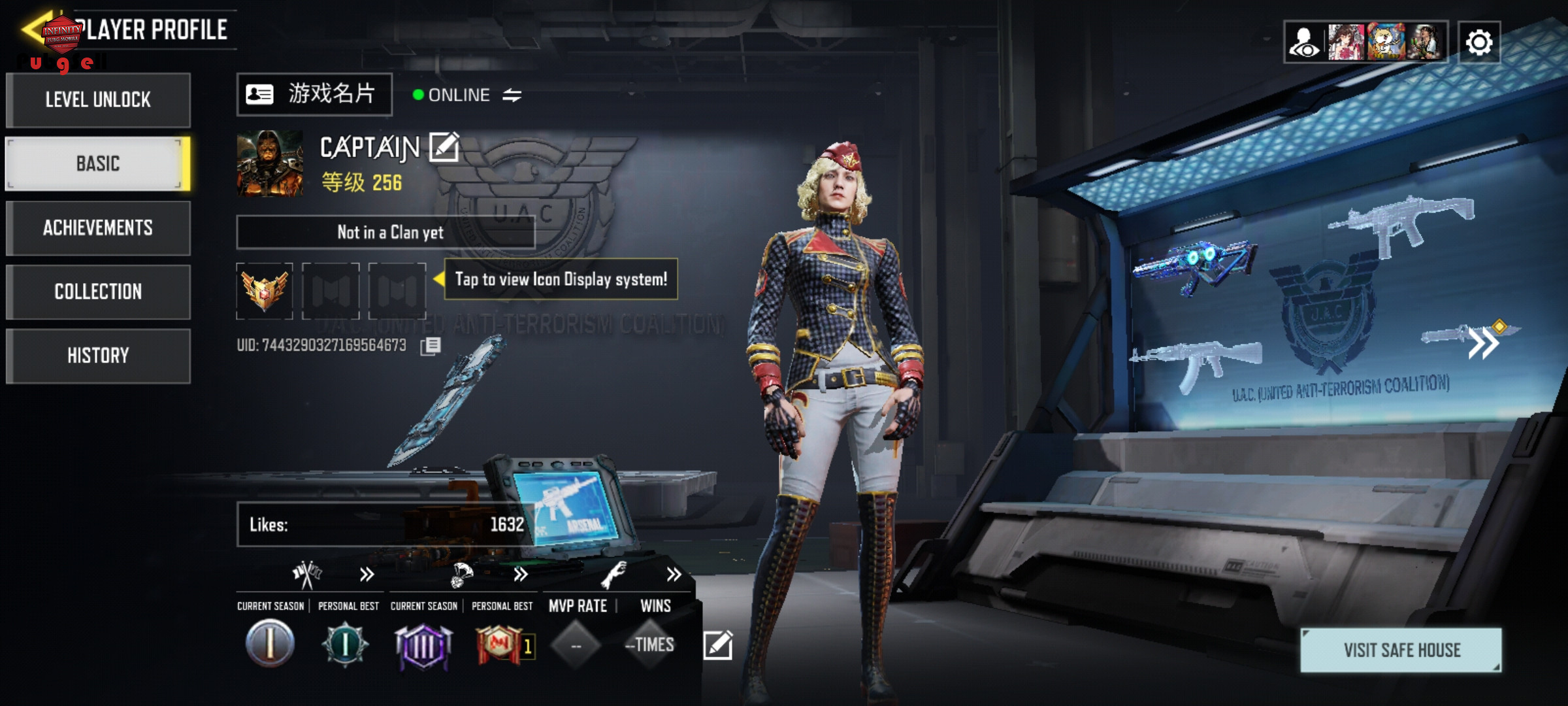Screen dimensions: 1568x706
Task: Edit the displayed stats panel
Action: (717, 645)
